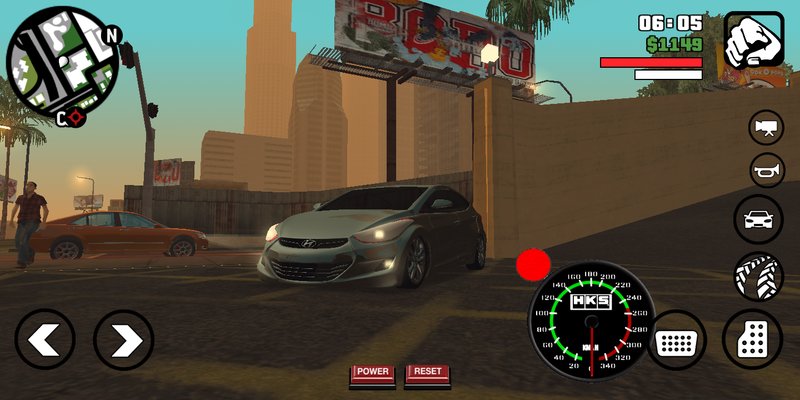Steer right with the right arrow button
The height and width of the screenshot is (400, 800).
click(123, 340)
